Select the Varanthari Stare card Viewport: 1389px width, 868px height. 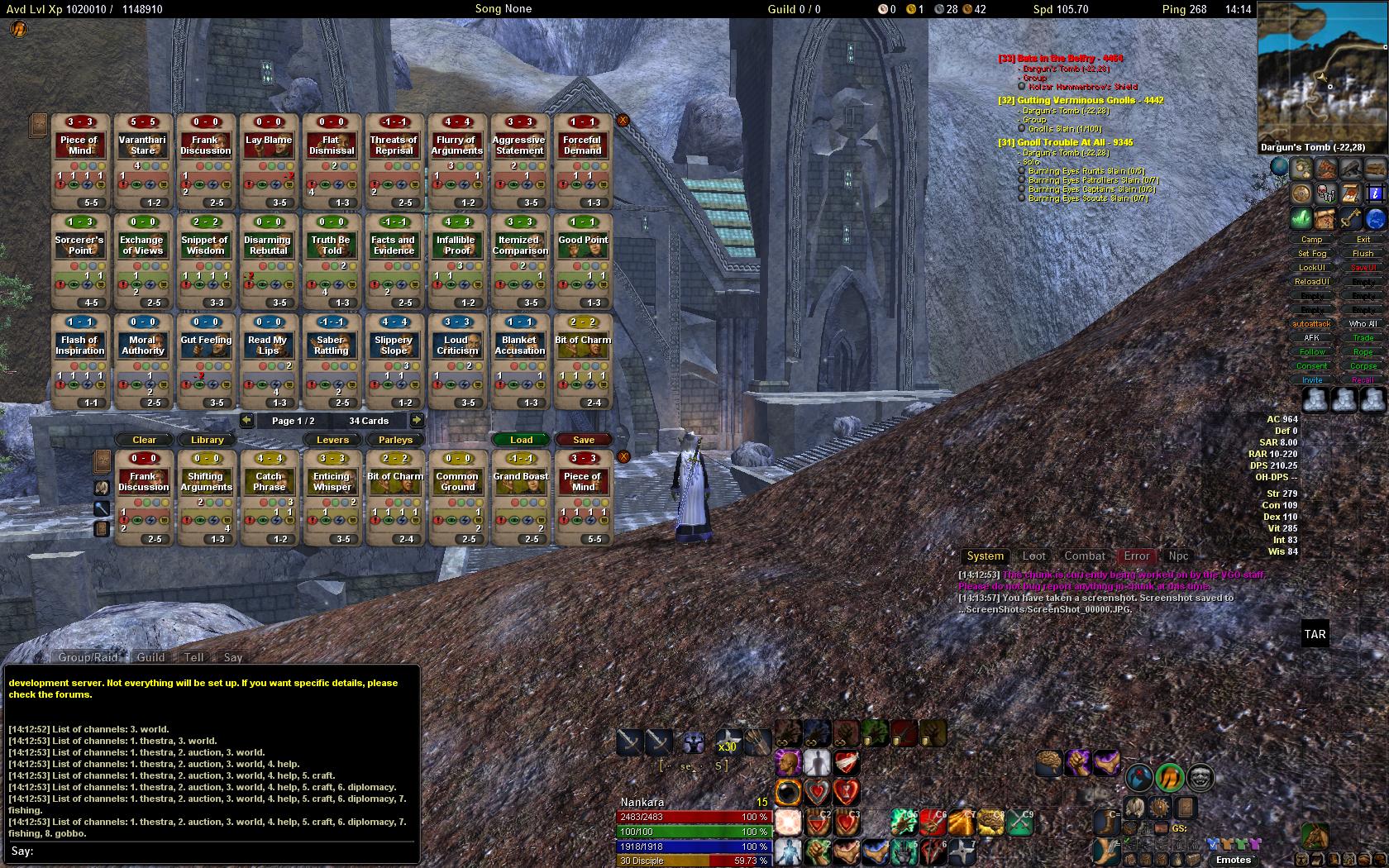pos(142,161)
